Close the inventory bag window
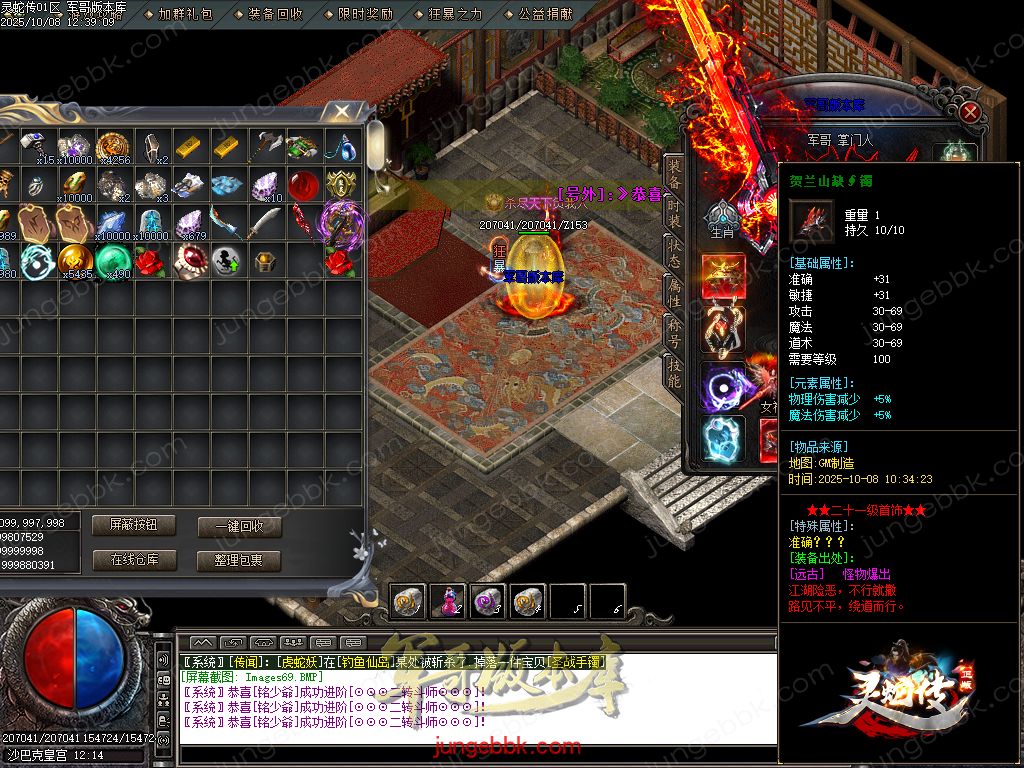 (343, 111)
